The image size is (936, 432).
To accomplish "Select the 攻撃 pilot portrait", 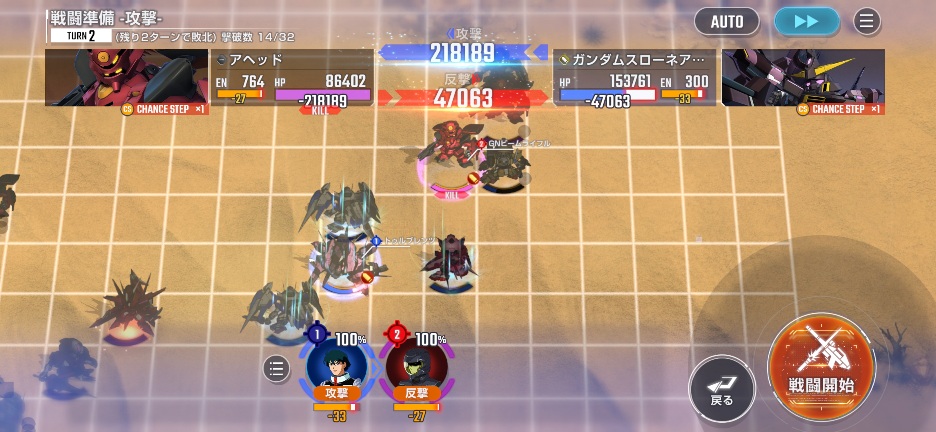I will [x=336, y=365].
